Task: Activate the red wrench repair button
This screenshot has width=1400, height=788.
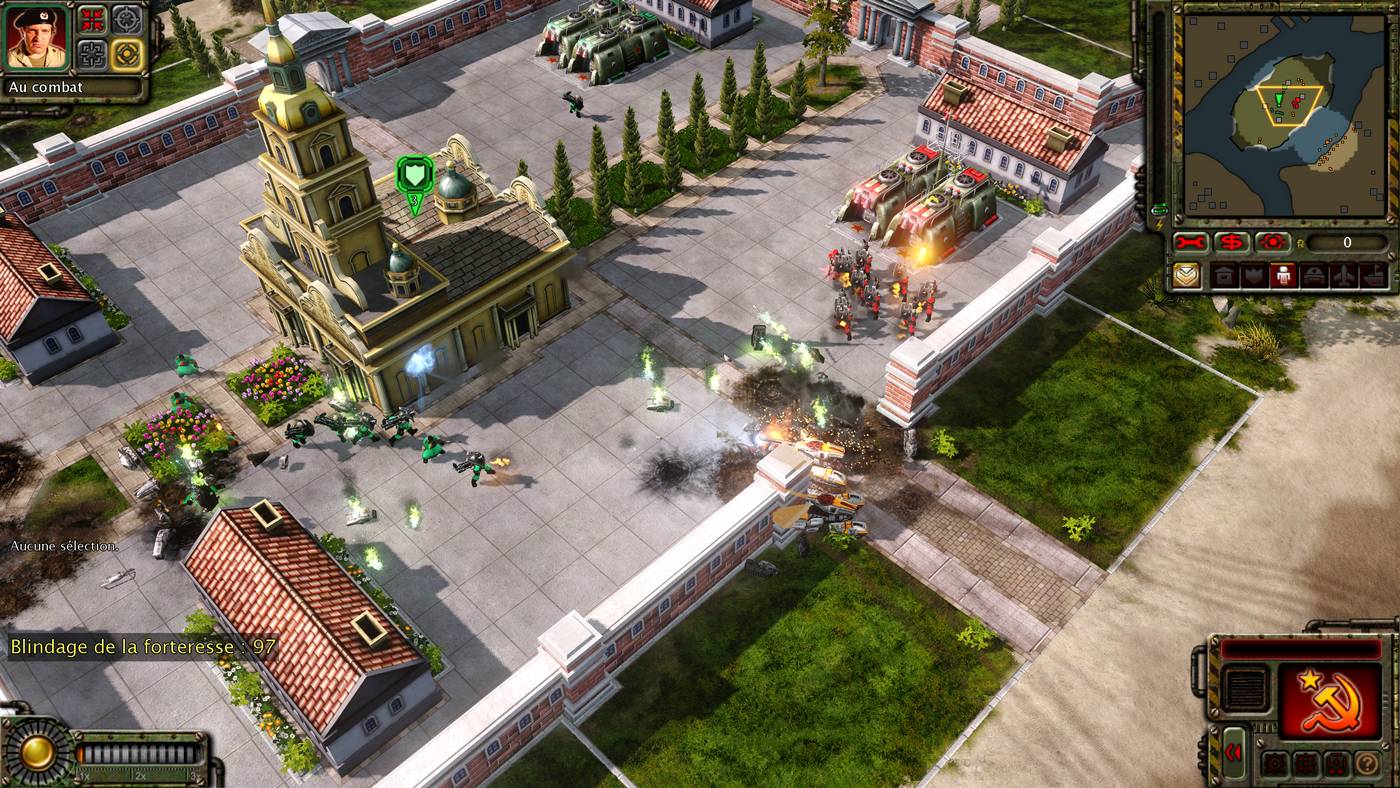Action: pos(1191,242)
